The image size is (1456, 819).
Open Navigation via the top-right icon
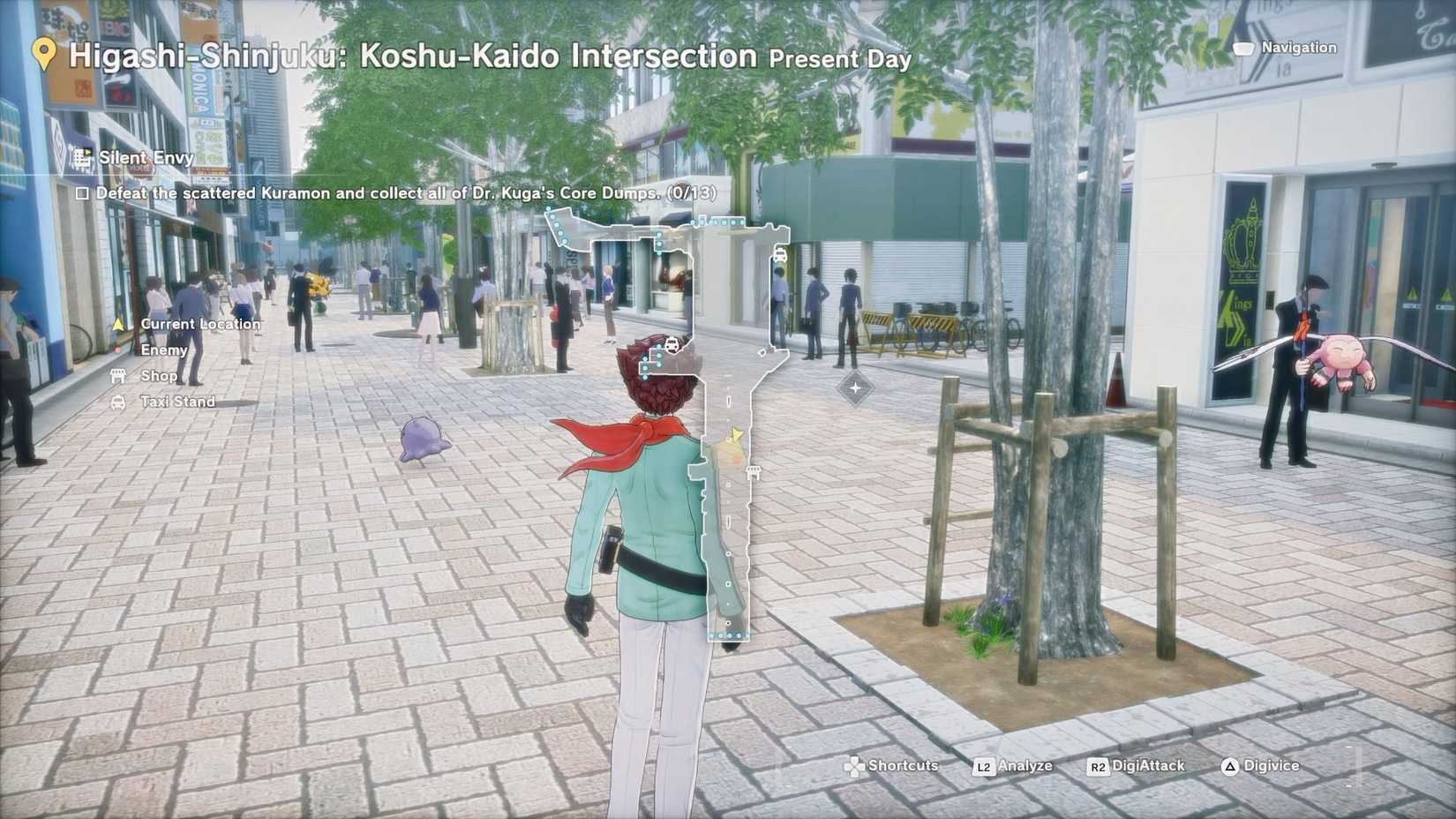click(x=1245, y=48)
